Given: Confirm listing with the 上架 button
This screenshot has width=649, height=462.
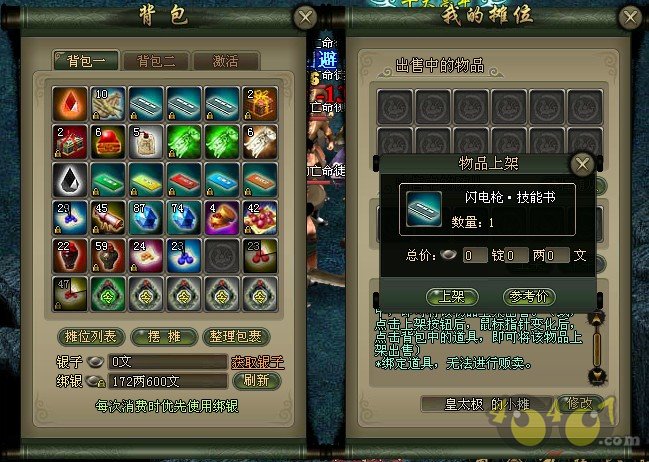Looking at the screenshot, I should [x=445, y=295].
